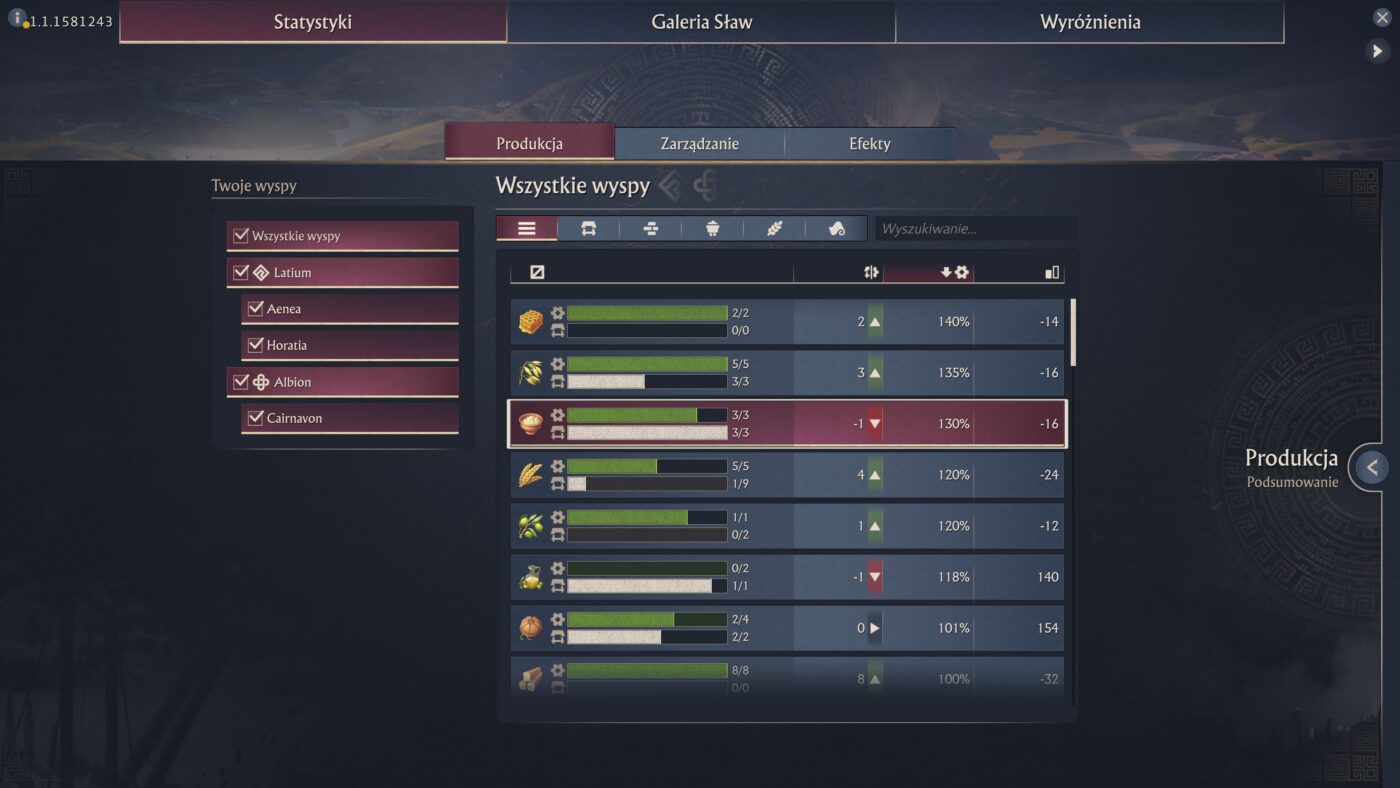Choose the olives production row

(x=787, y=526)
